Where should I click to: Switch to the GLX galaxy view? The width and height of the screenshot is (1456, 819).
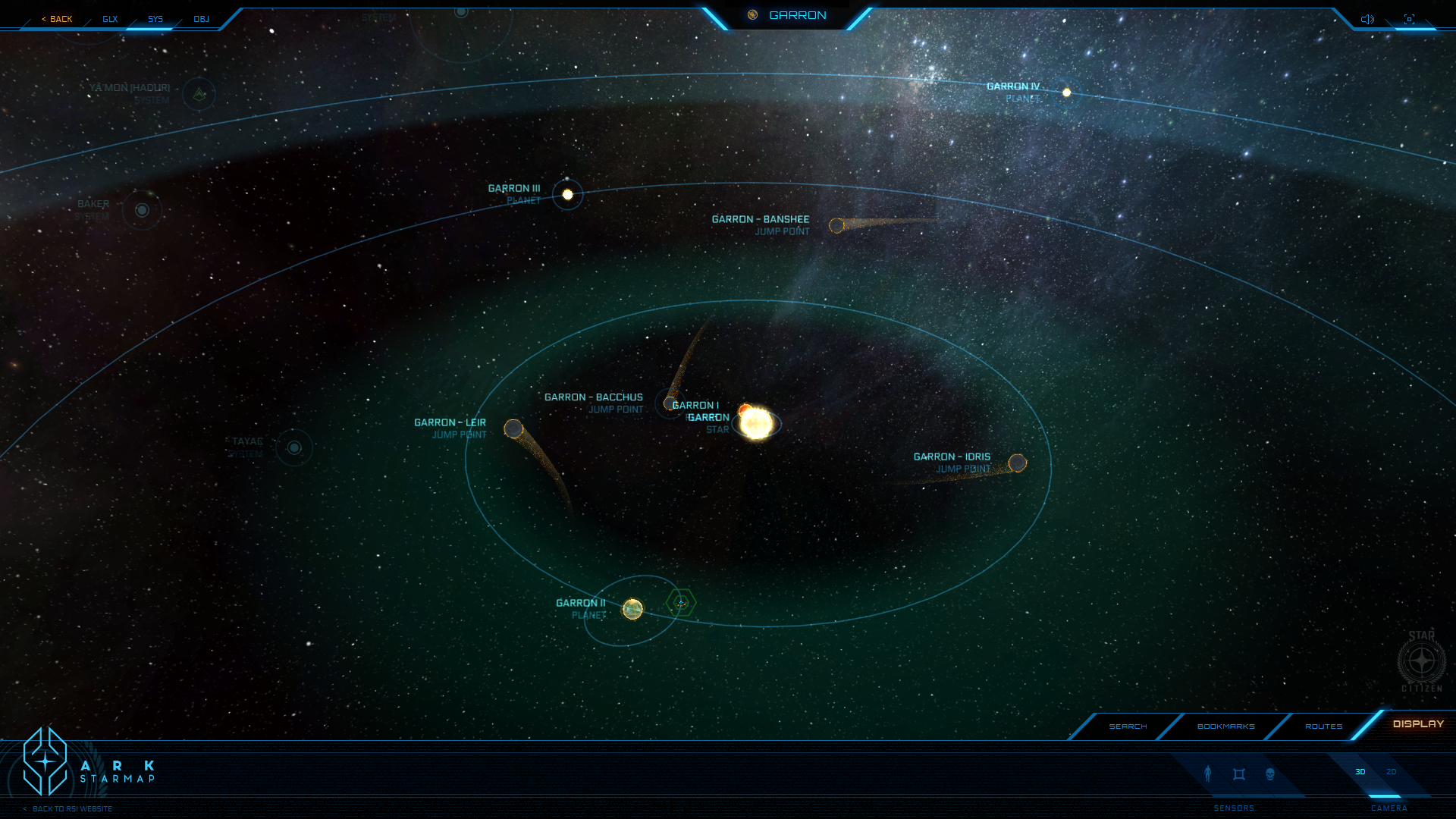click(110, 19)
